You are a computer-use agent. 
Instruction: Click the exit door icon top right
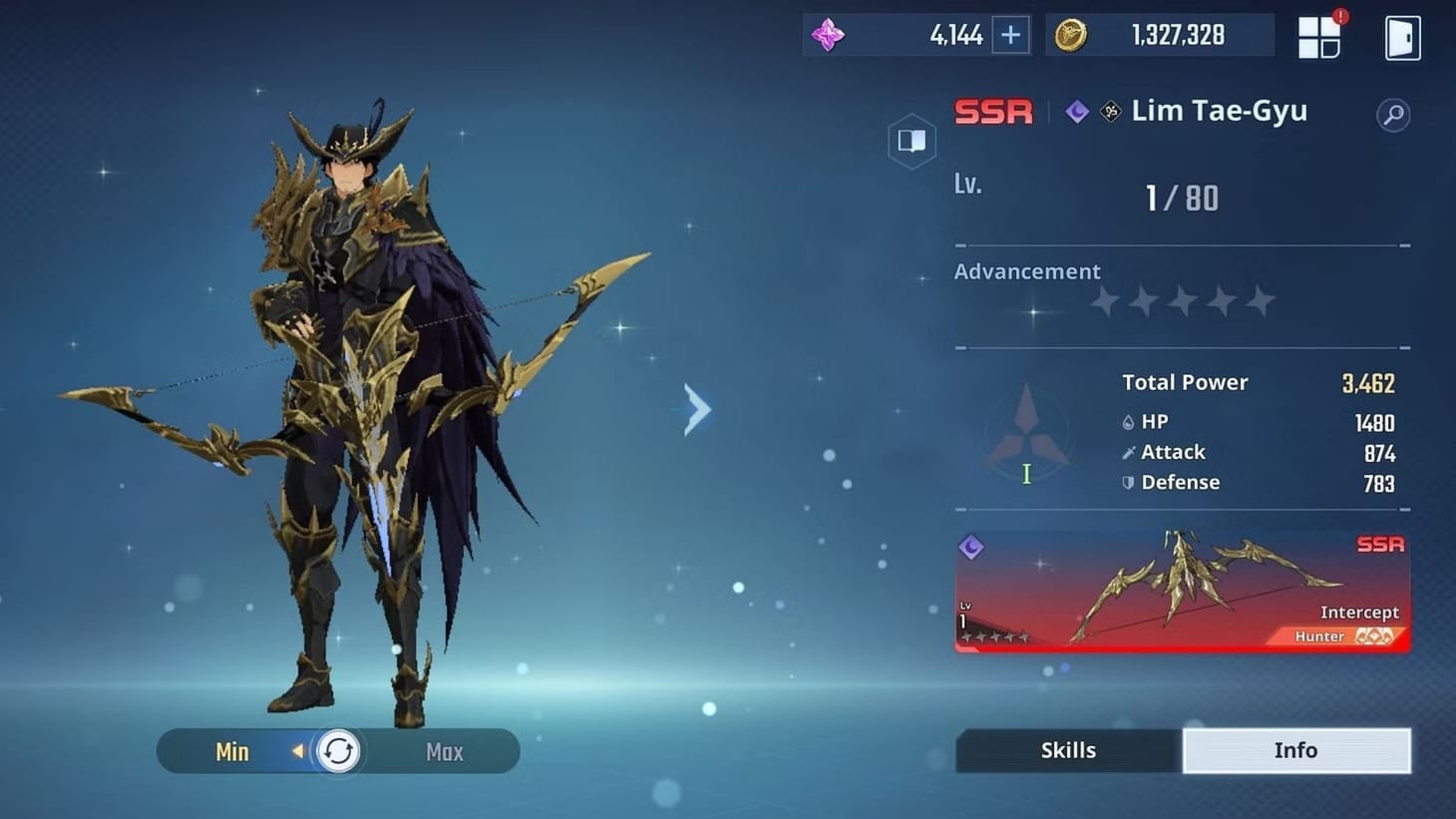pyautogui.click(x=1402, y=36)
